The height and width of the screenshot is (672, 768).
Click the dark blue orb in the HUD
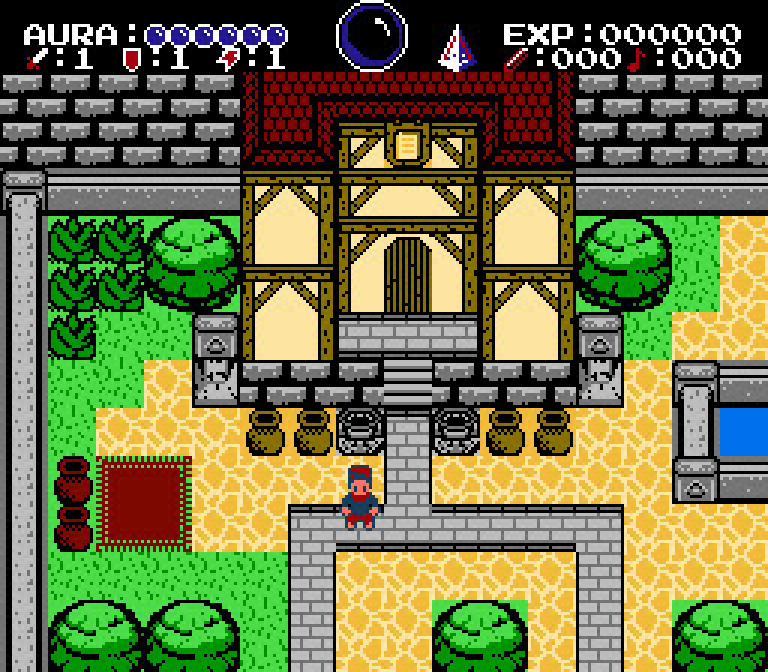click(x=372, y=36)
